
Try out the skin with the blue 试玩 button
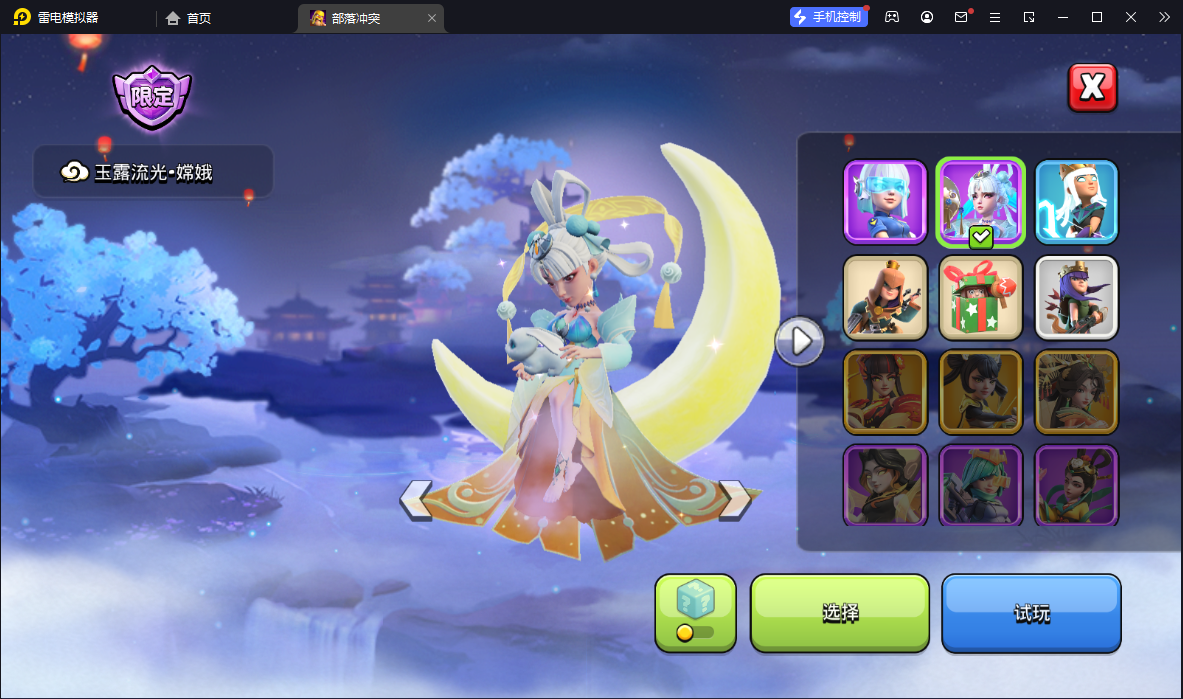point(1031,612)
